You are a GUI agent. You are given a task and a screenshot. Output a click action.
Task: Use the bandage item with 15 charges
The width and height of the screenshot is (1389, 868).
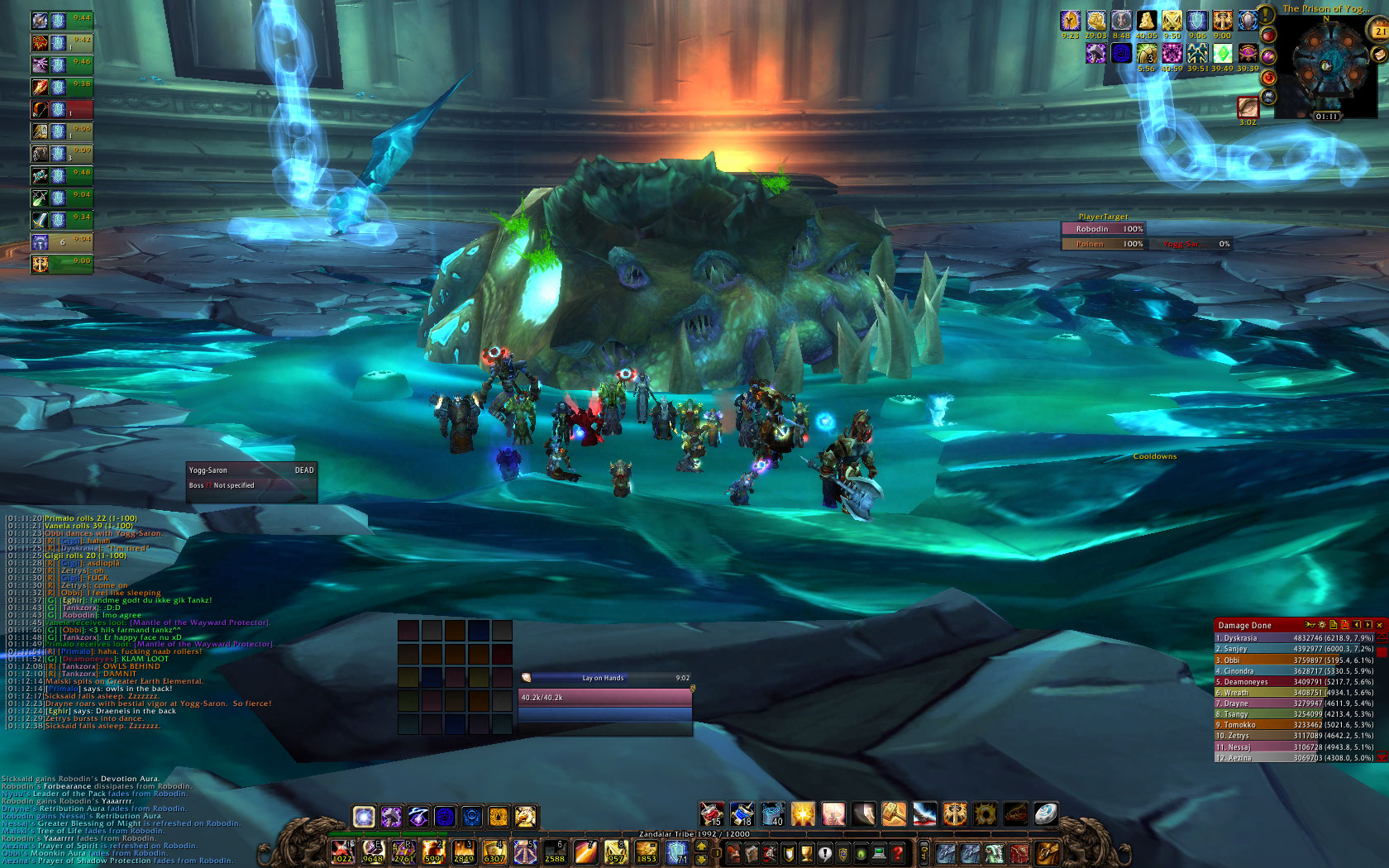712,814
